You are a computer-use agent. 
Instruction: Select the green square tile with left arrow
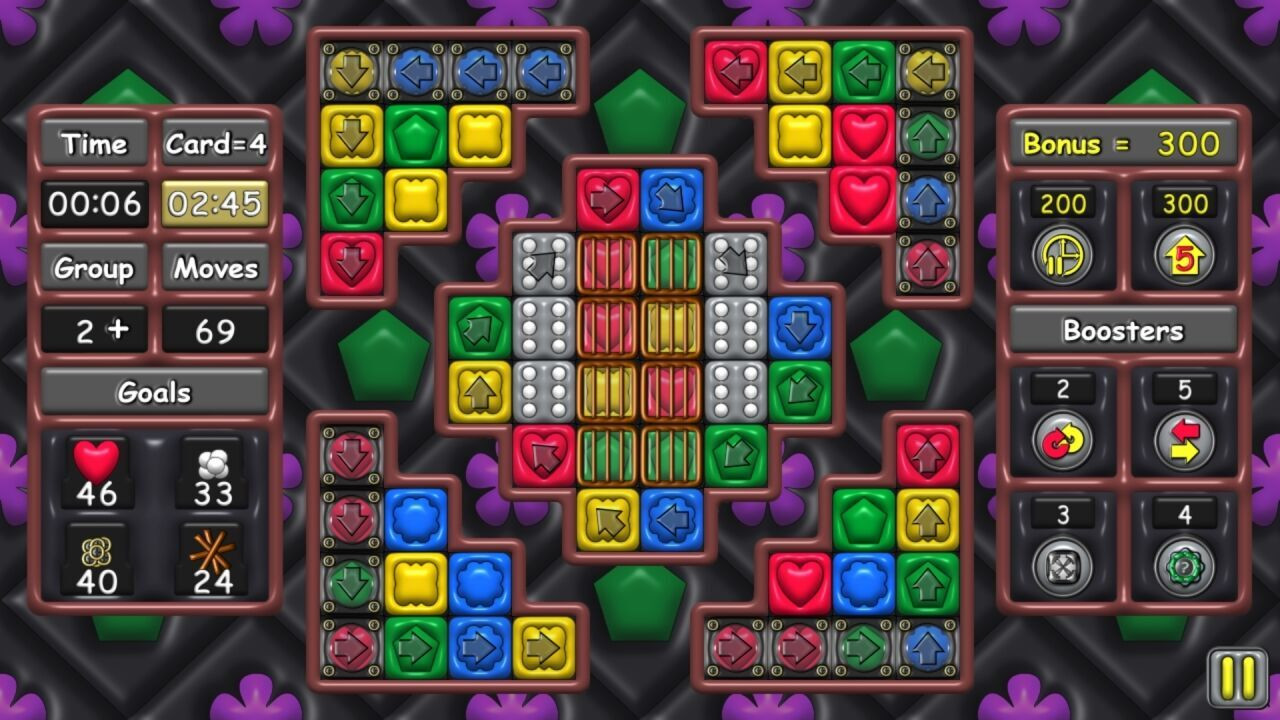(x=864, y=72)
